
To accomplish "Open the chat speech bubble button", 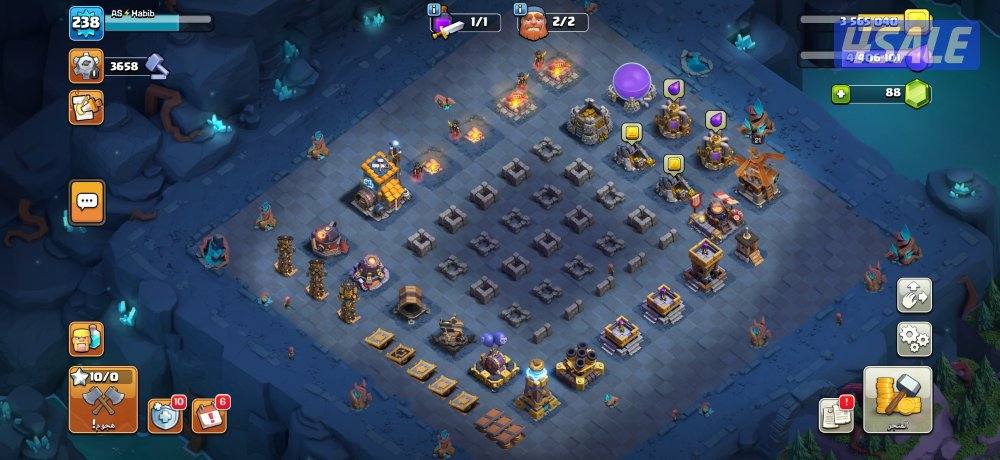I will tap(87, 201).
